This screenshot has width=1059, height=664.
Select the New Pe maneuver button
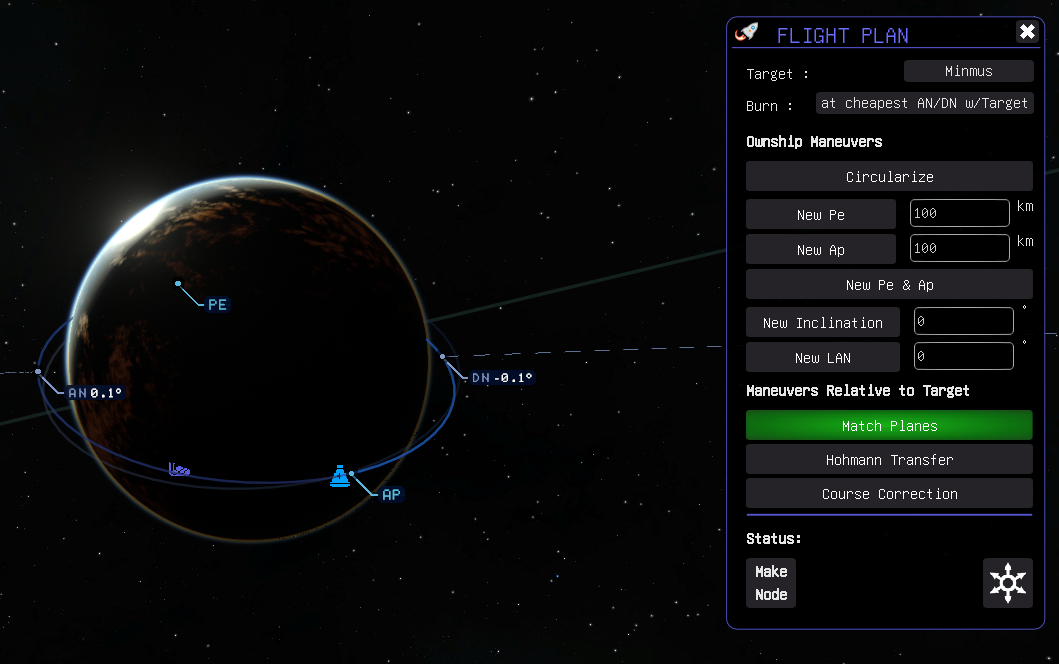point(820,214)
